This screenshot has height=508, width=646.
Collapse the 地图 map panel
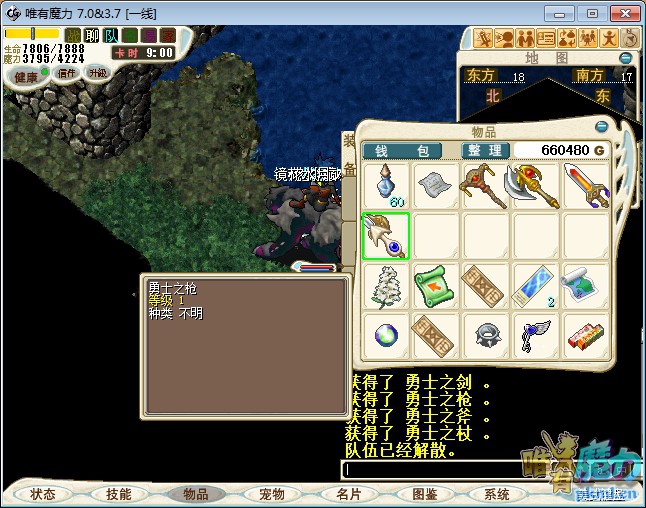[626, 58]
